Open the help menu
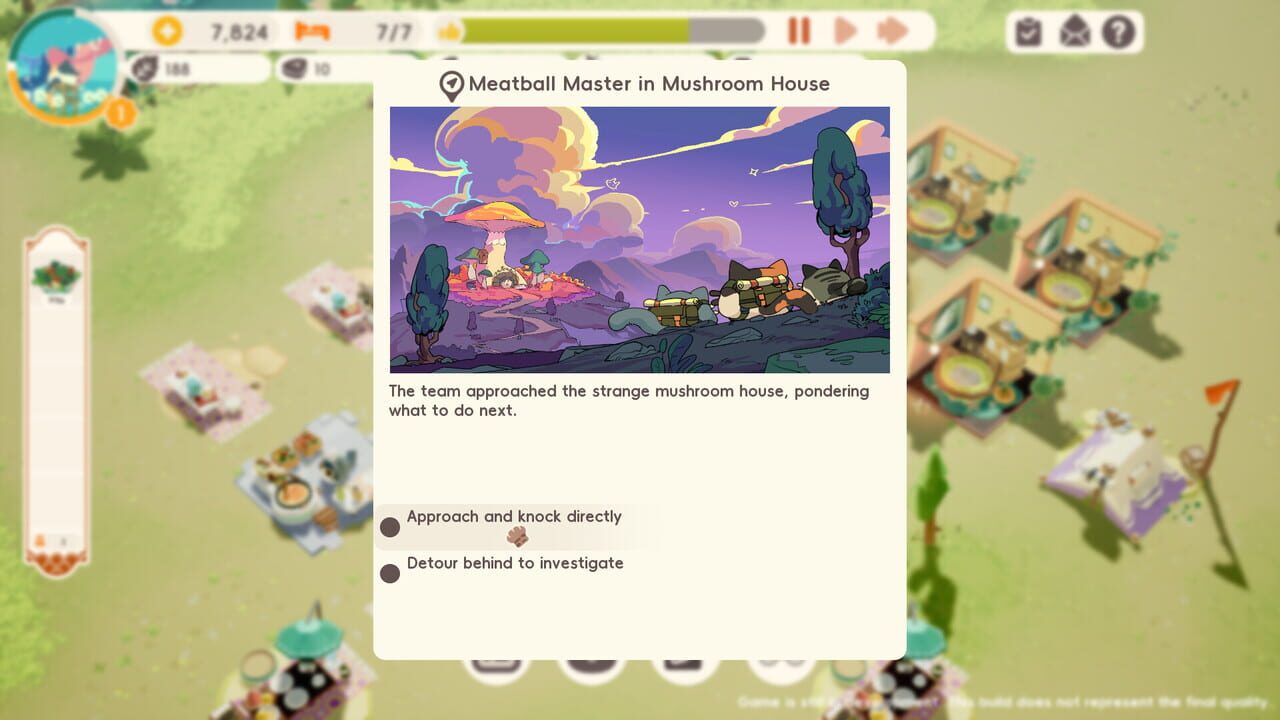1280x720 pixels. [x=1116, y=31]
